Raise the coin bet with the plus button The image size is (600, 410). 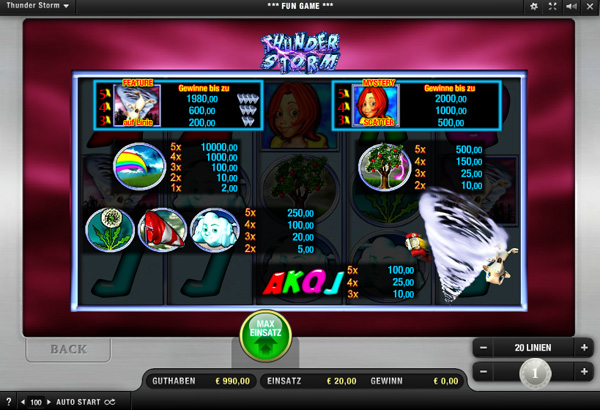tap(583, 373)
